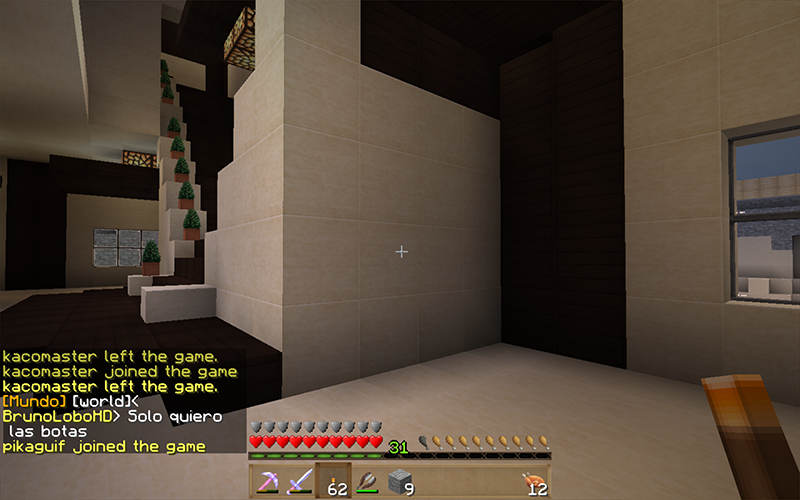Select the cooked chicken stack of 12
The width and height of the screenshot is (800, 500).
[535, 481]
